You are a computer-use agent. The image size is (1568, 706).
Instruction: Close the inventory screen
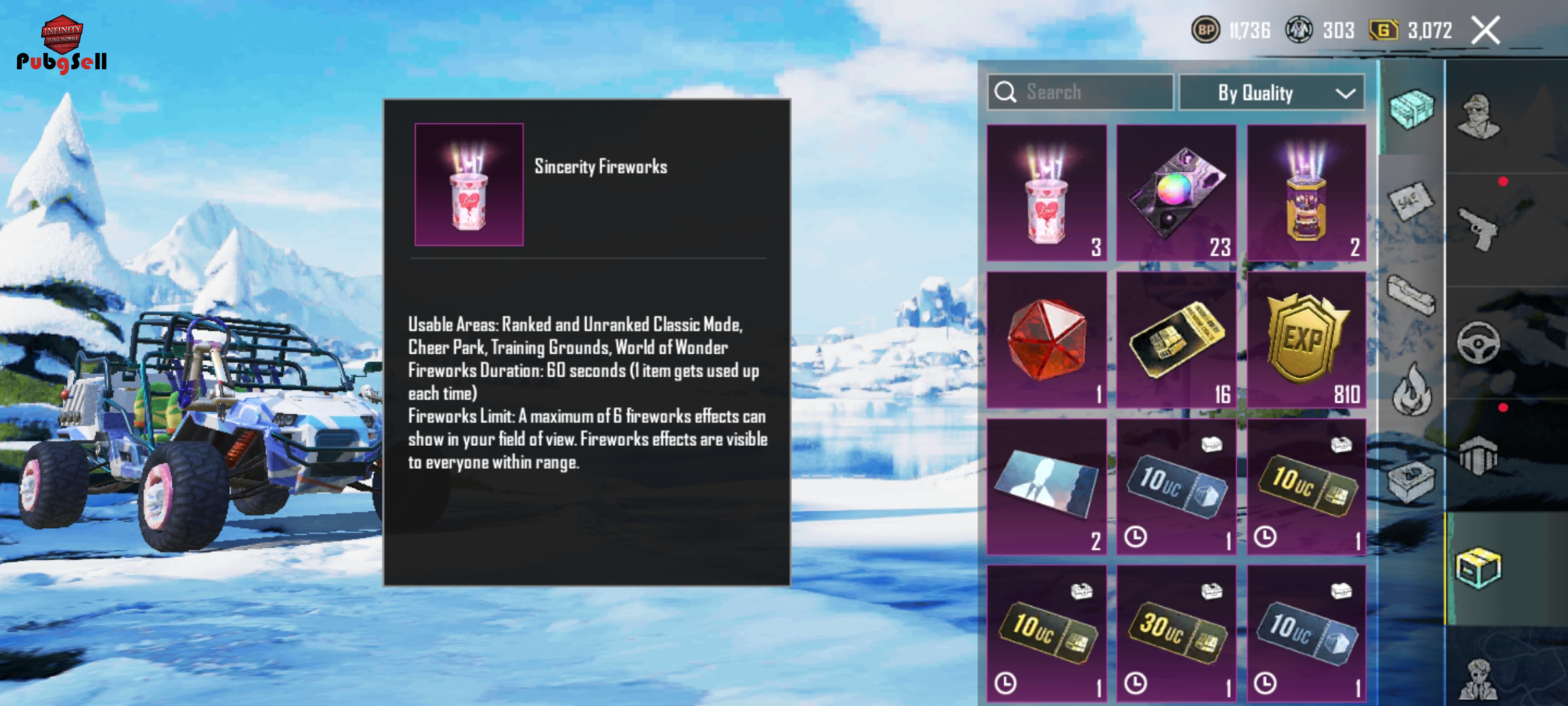tap(1485, 30)
